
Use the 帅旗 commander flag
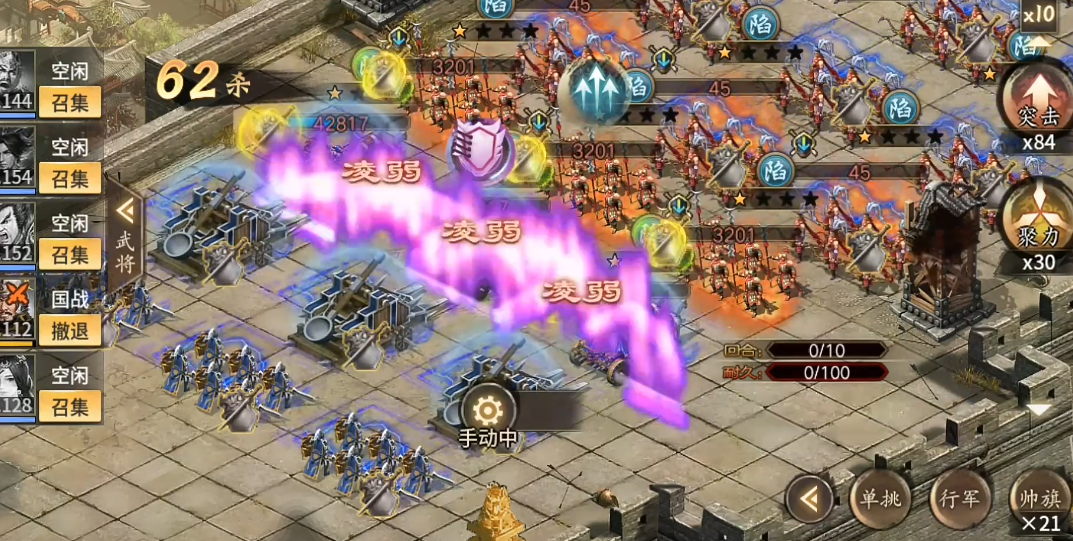click(x=1040, y=497)
